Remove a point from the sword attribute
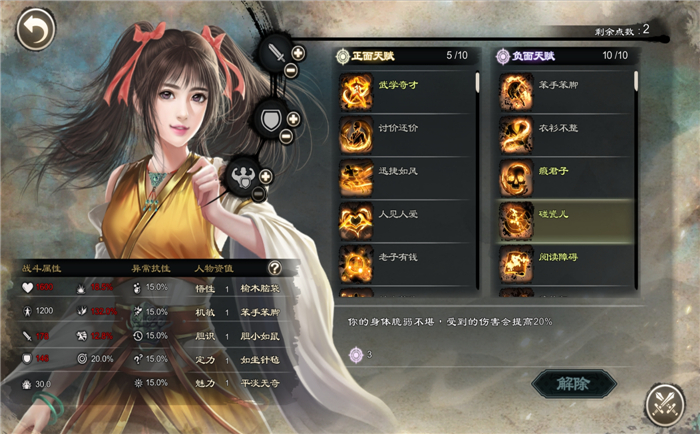 coord(290,71)
